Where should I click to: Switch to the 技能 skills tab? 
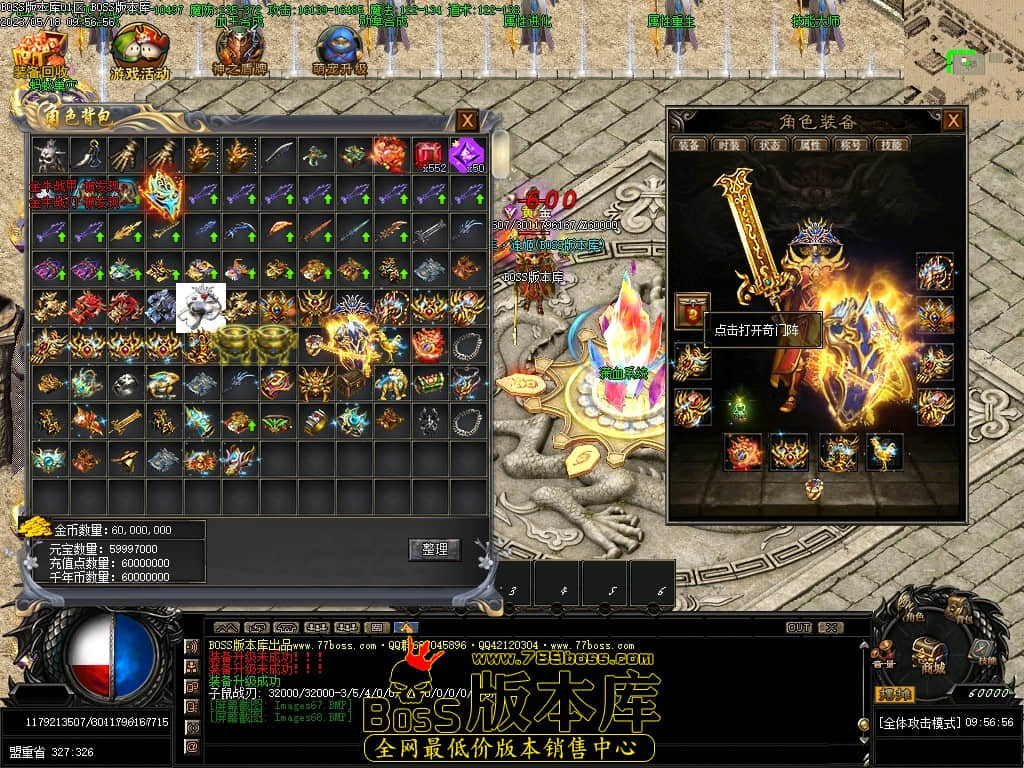coord(890,145)
